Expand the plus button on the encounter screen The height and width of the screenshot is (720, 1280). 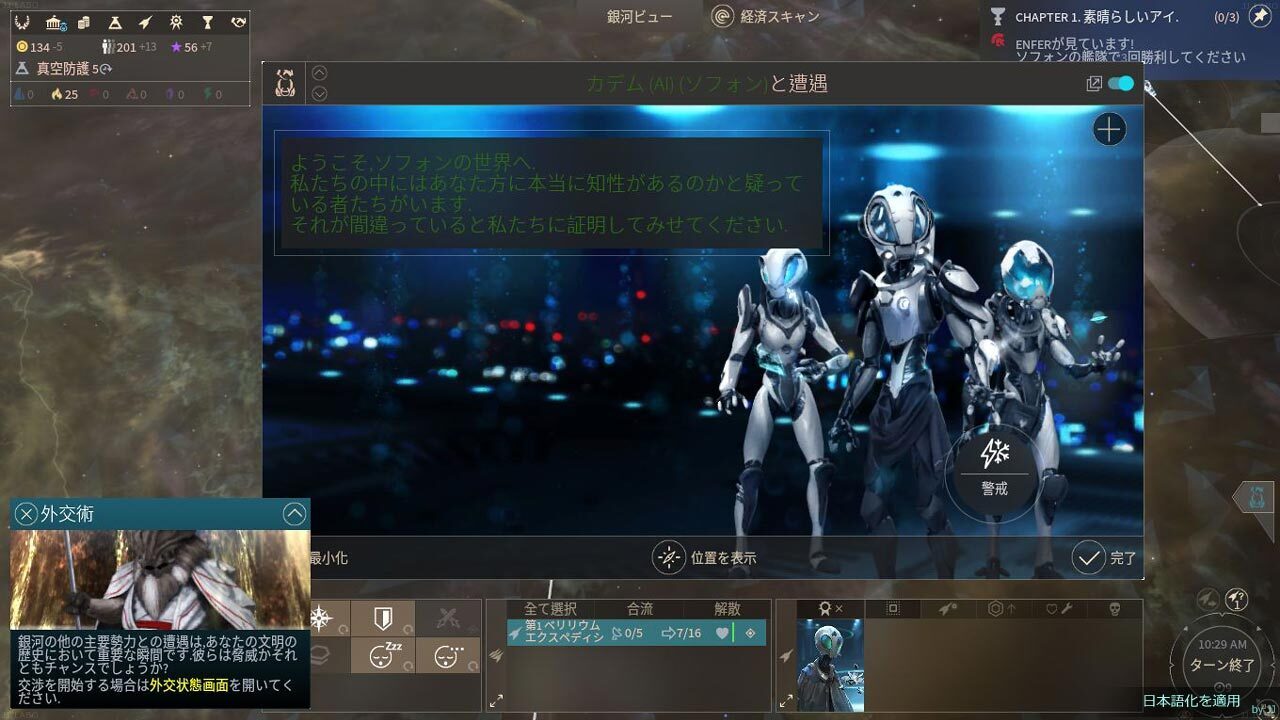[x=1108, y=129]
